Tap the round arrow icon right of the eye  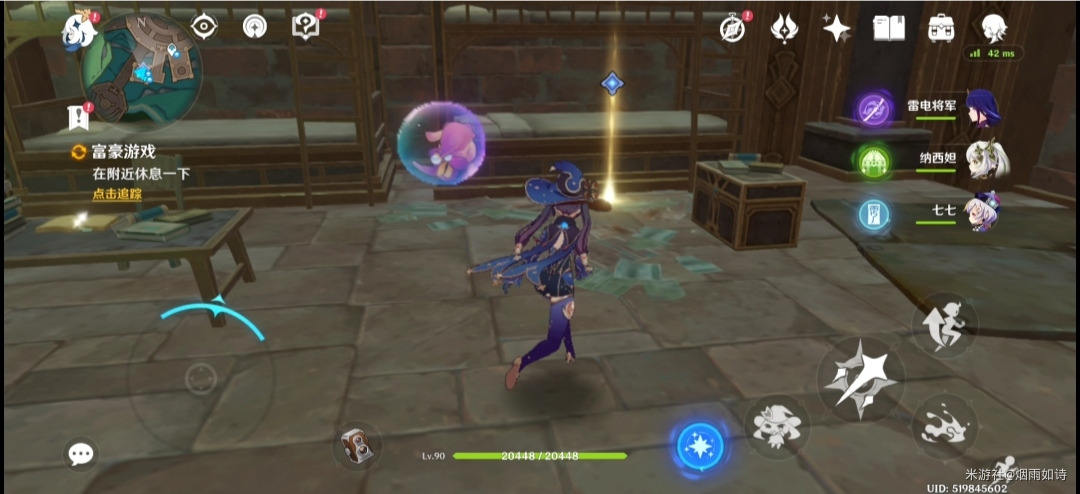256,27
